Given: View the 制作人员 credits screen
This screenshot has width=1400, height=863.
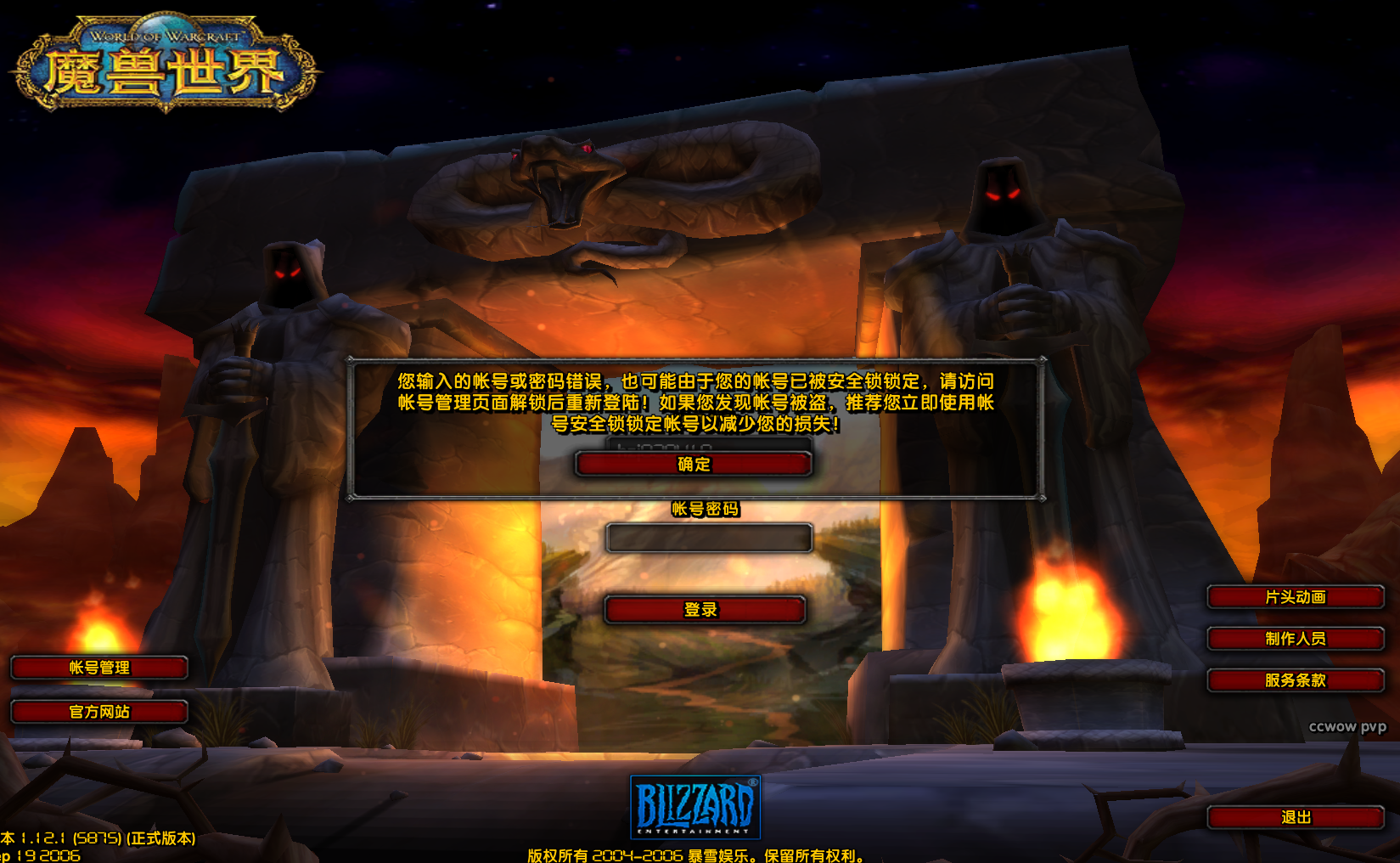Looking at the screenshot, I should coord(1296,639).
